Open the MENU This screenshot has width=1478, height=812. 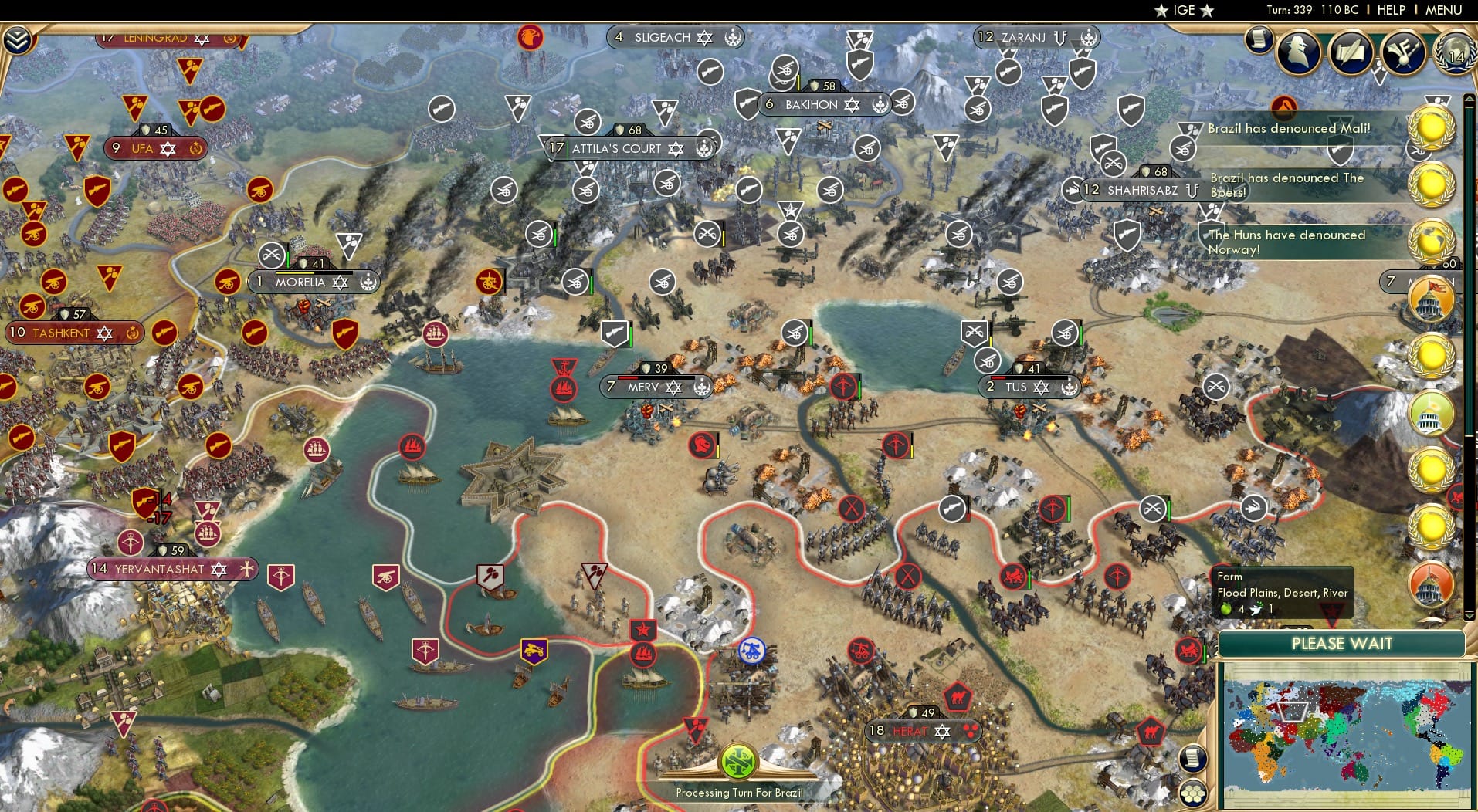[1445, 10]
